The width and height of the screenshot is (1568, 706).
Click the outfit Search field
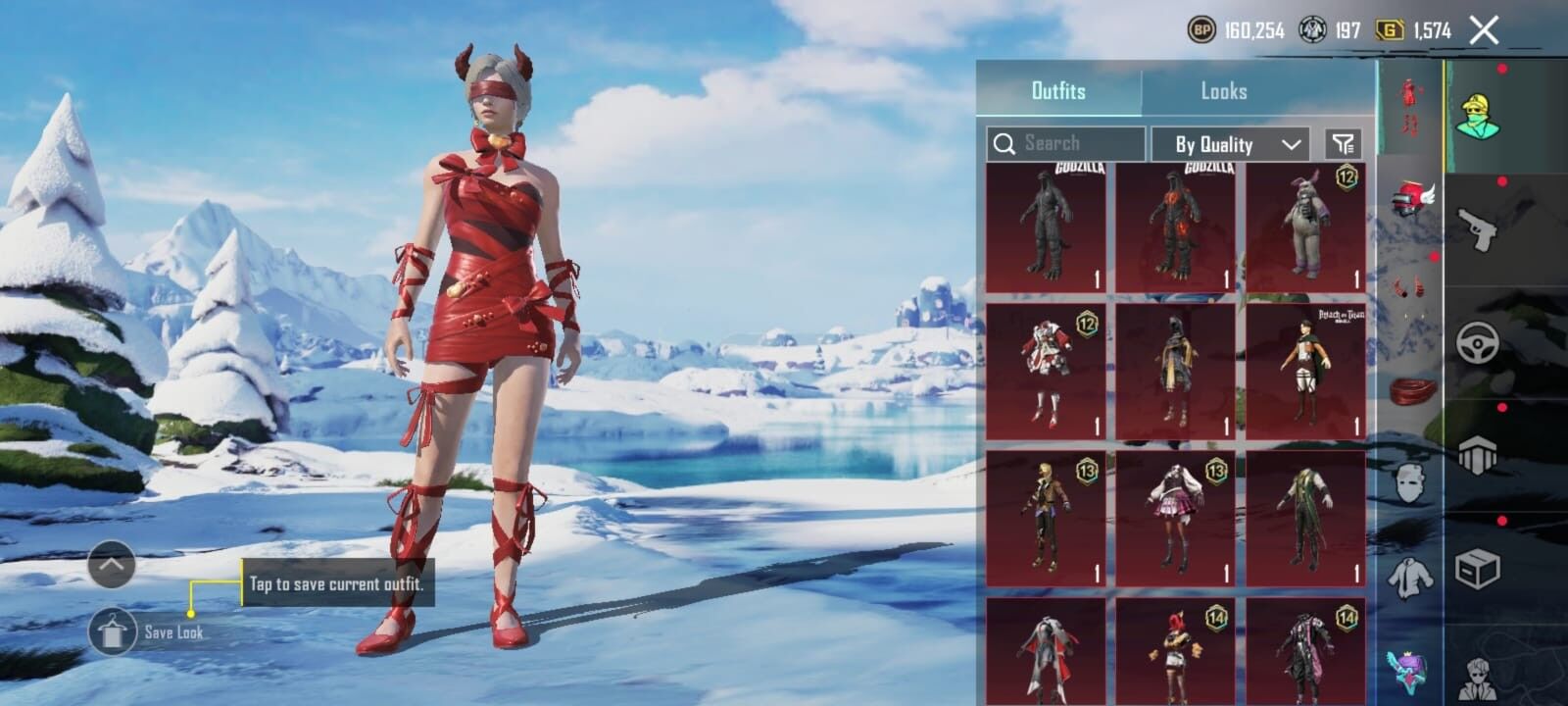(x=1066, y=143)
